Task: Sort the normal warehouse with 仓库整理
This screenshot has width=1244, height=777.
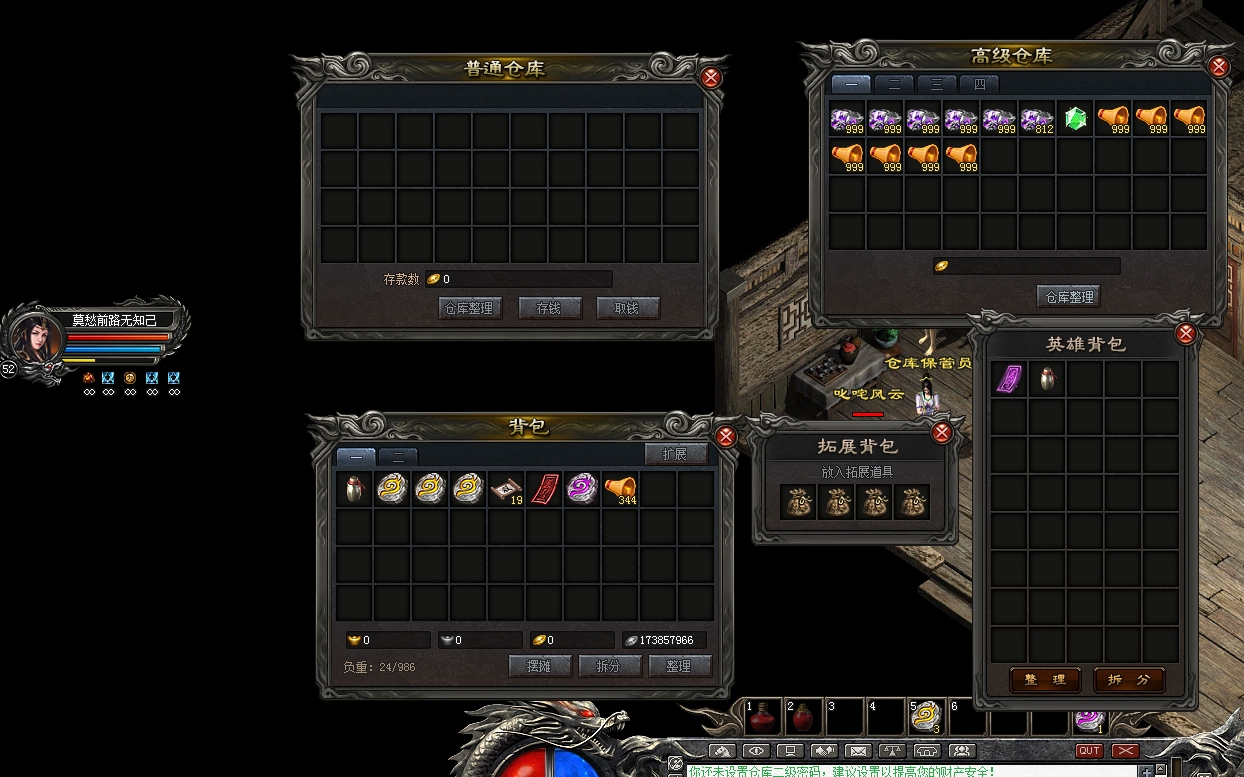Action: 470,308
